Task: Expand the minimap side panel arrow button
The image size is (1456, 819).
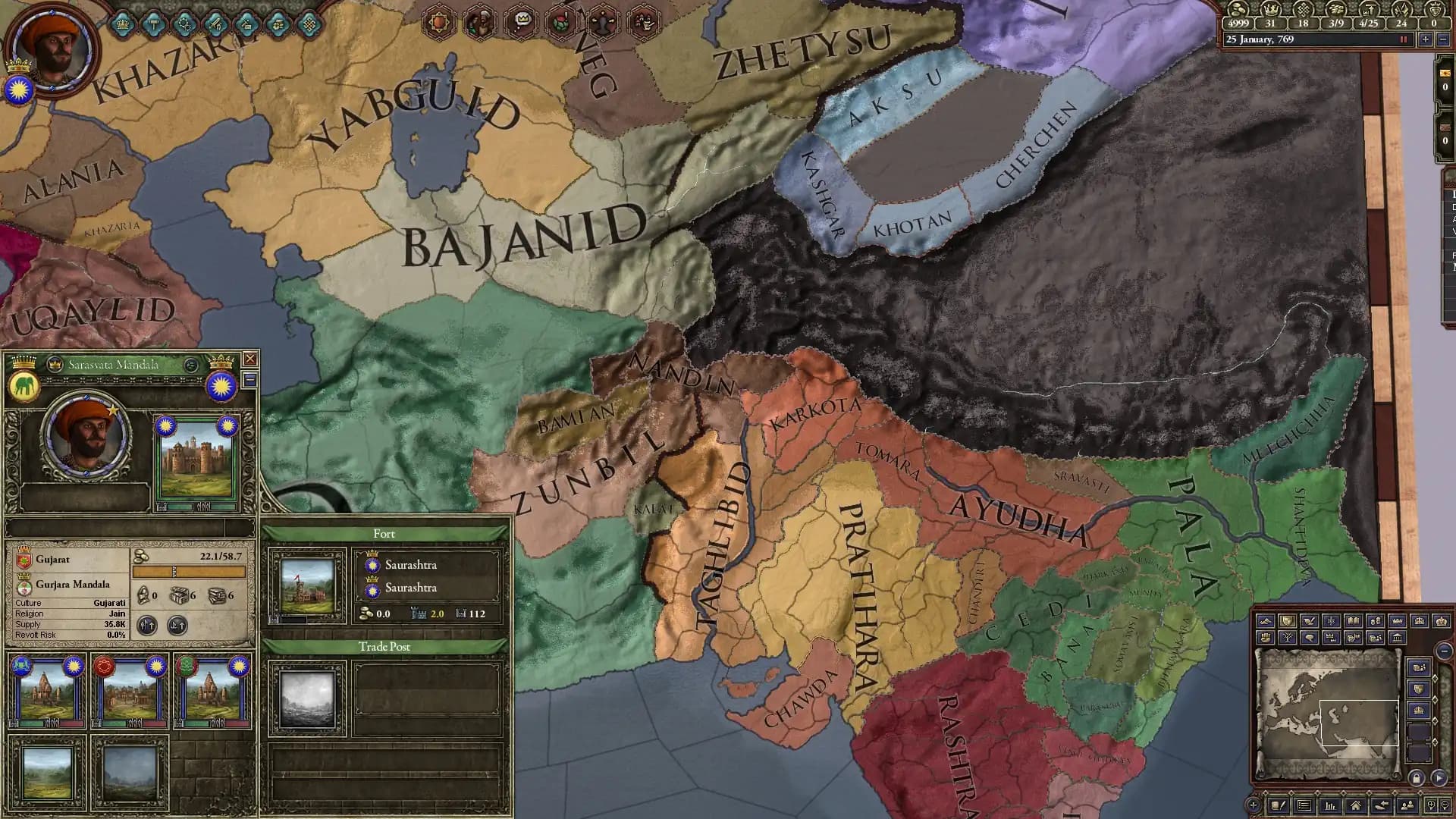Action: tap(1439, 777)
